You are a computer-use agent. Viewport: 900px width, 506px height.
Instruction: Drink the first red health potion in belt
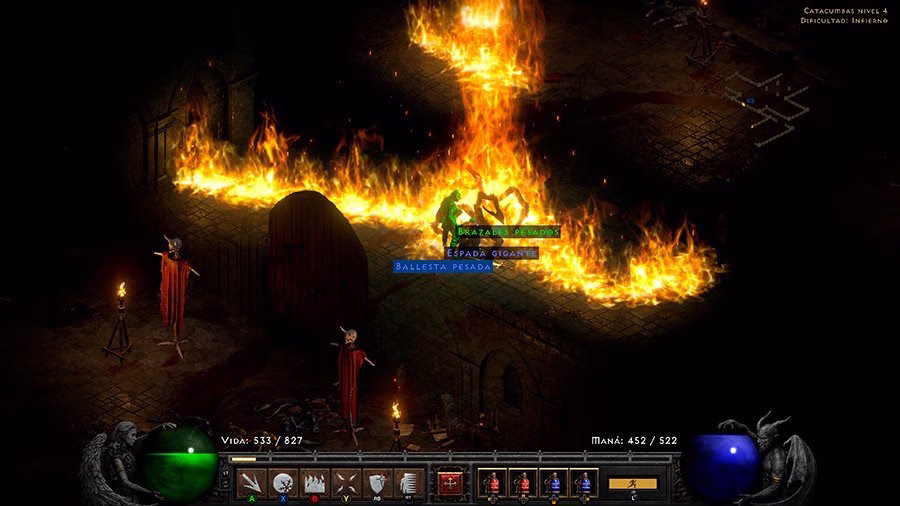tap(491, 483)
